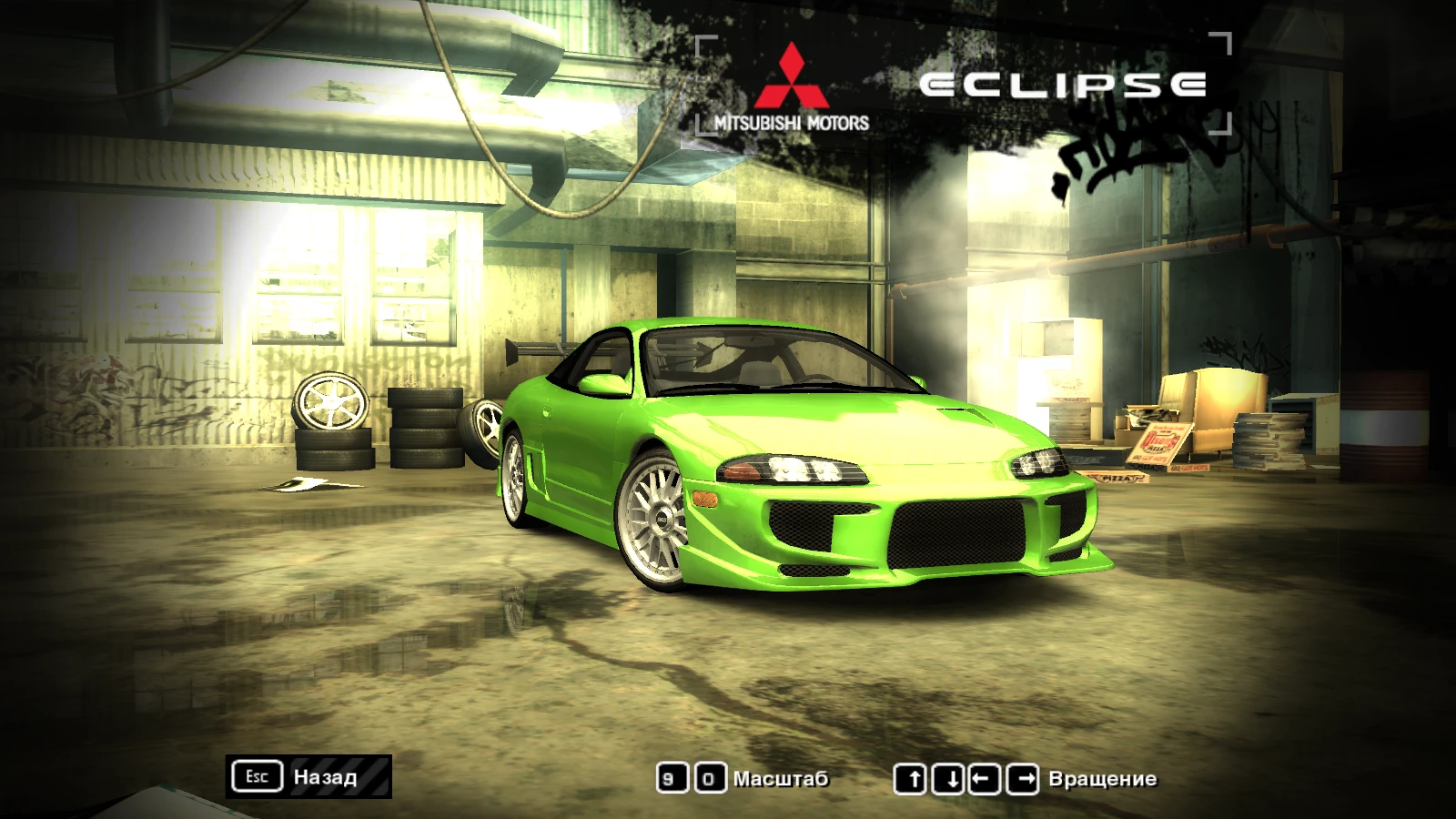Click the car's right headlight

pos(1037,464)
